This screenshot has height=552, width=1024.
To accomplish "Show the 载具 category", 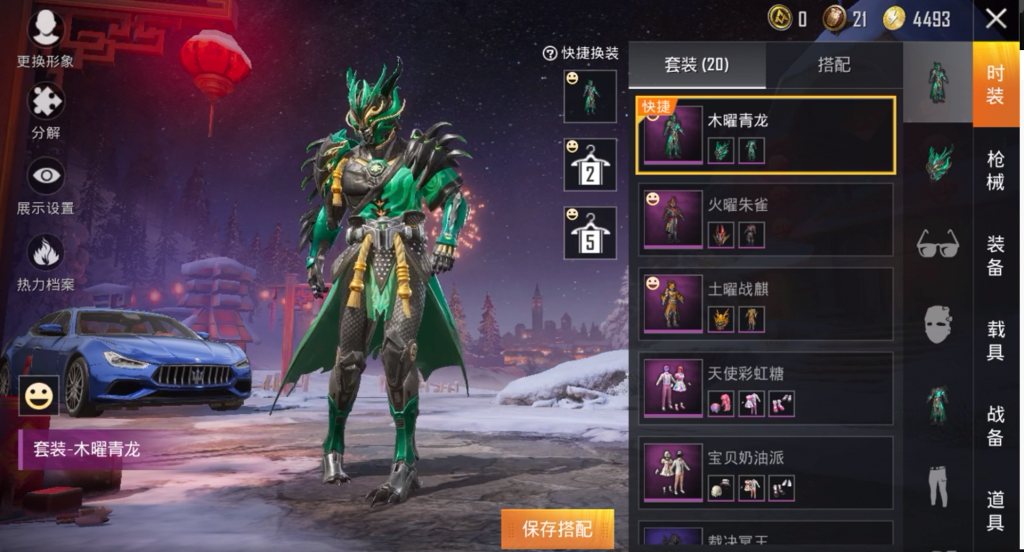I will (996, 339).
